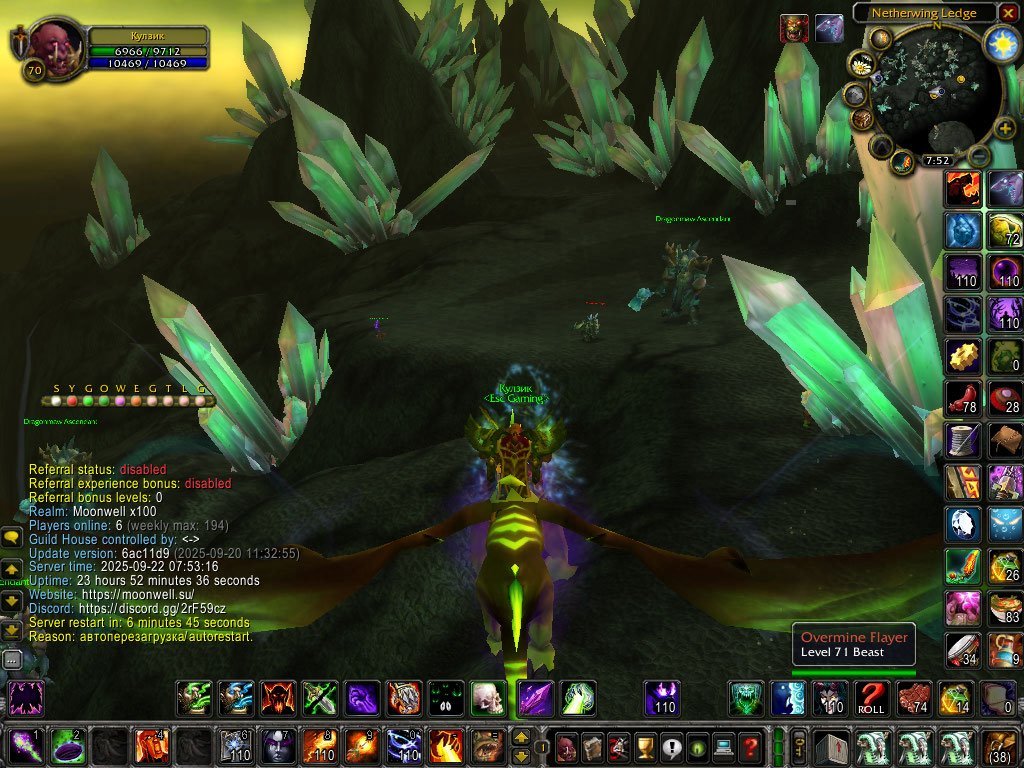The image size is (1024, 768).
Task: Open the red question mark help button
Action: [x=749, y=746]
